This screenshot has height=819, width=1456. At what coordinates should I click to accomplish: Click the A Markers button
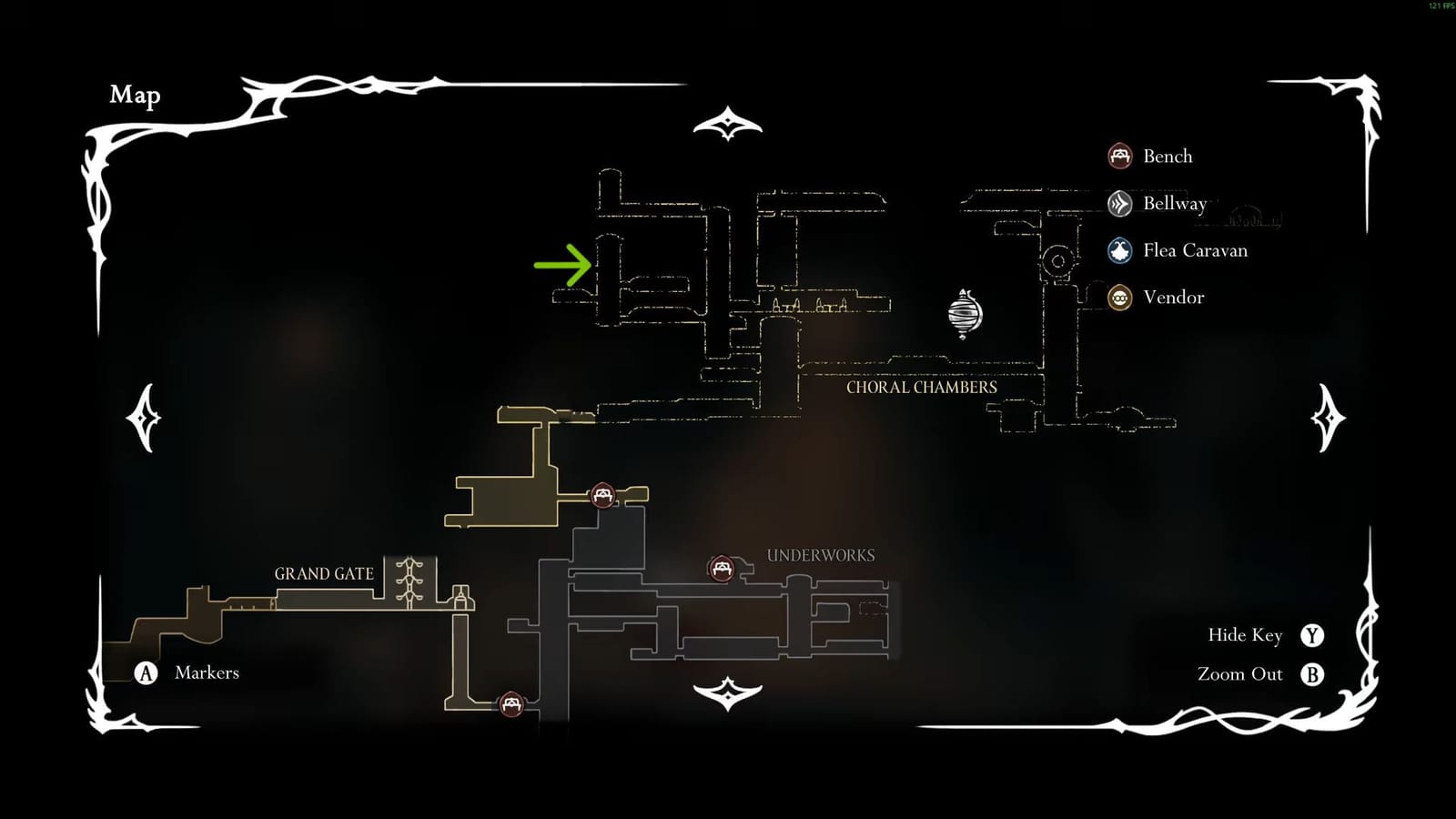point(146,673)
